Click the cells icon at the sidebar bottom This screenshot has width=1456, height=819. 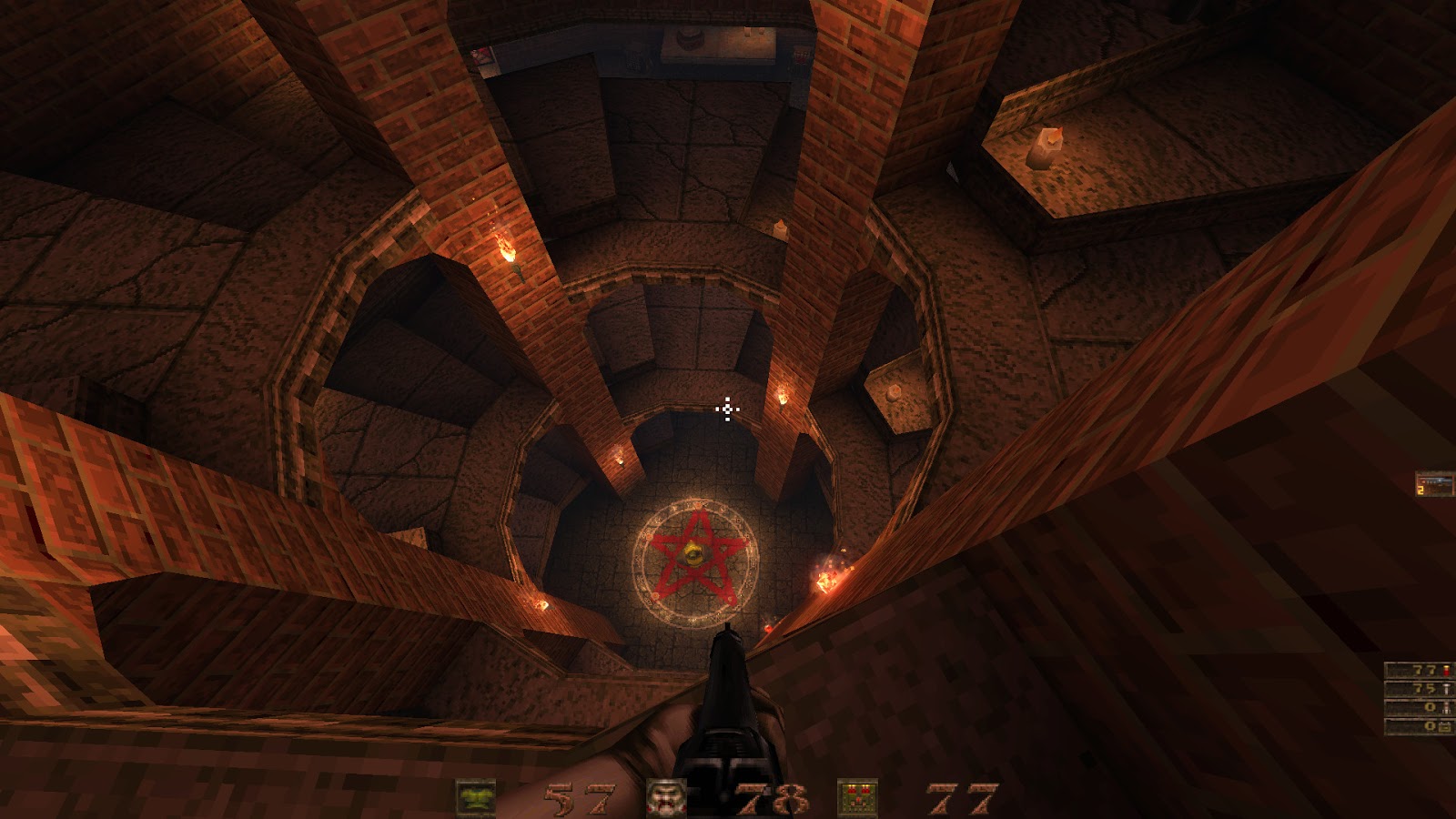click(1445, 726)
